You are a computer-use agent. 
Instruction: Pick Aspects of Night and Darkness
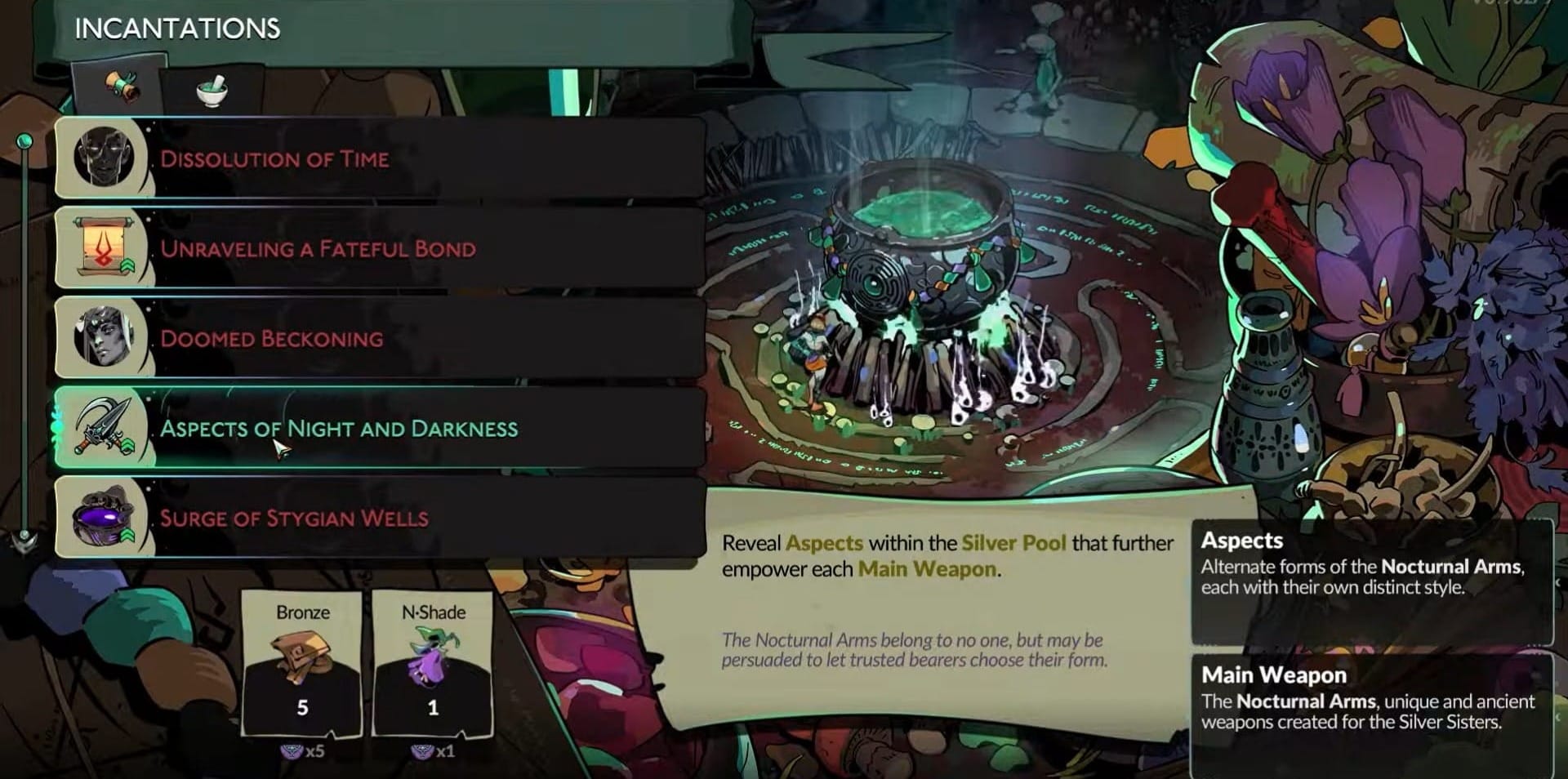tap(380, 428)
